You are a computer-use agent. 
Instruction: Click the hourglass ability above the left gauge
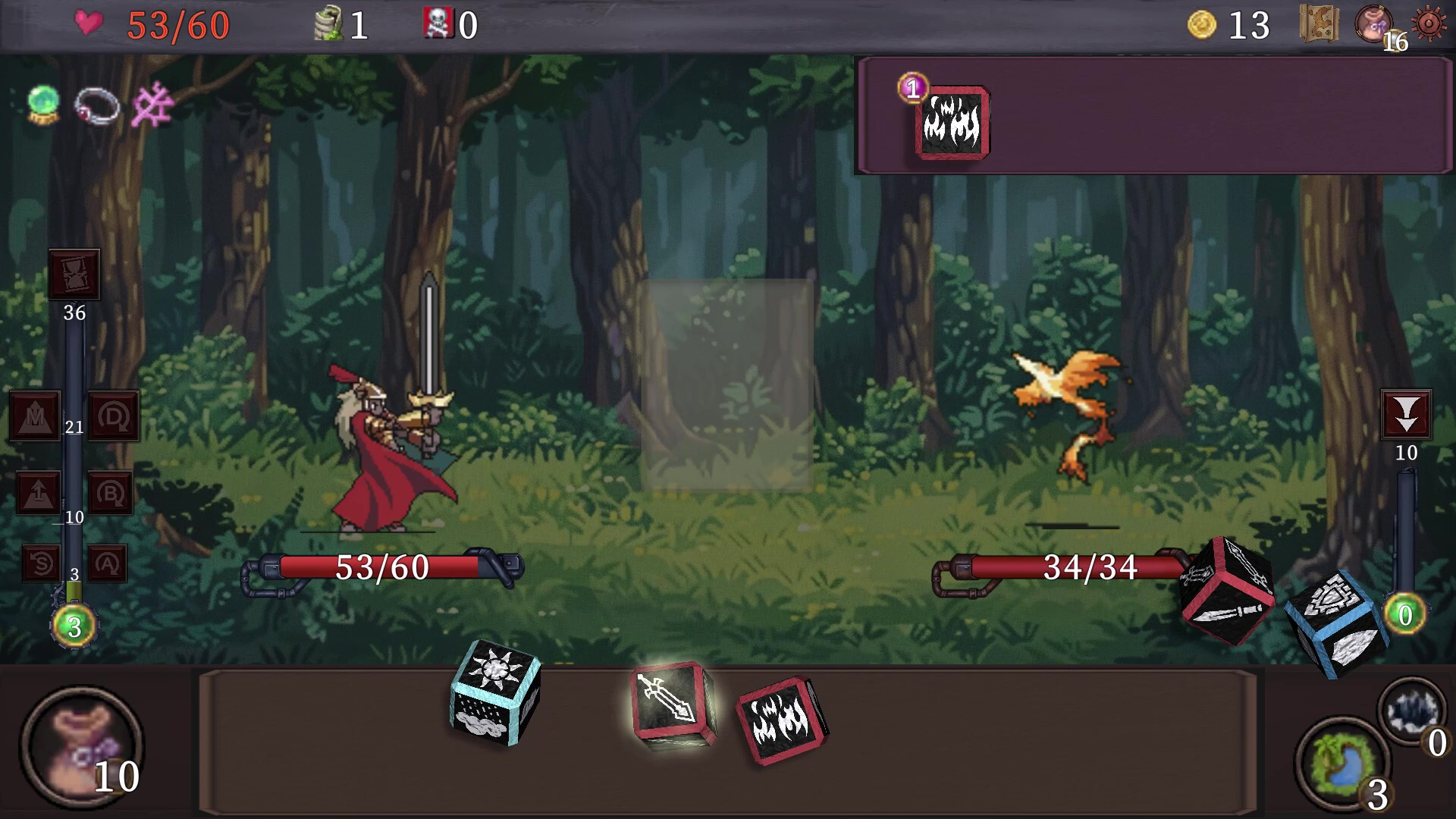(74, 275)
